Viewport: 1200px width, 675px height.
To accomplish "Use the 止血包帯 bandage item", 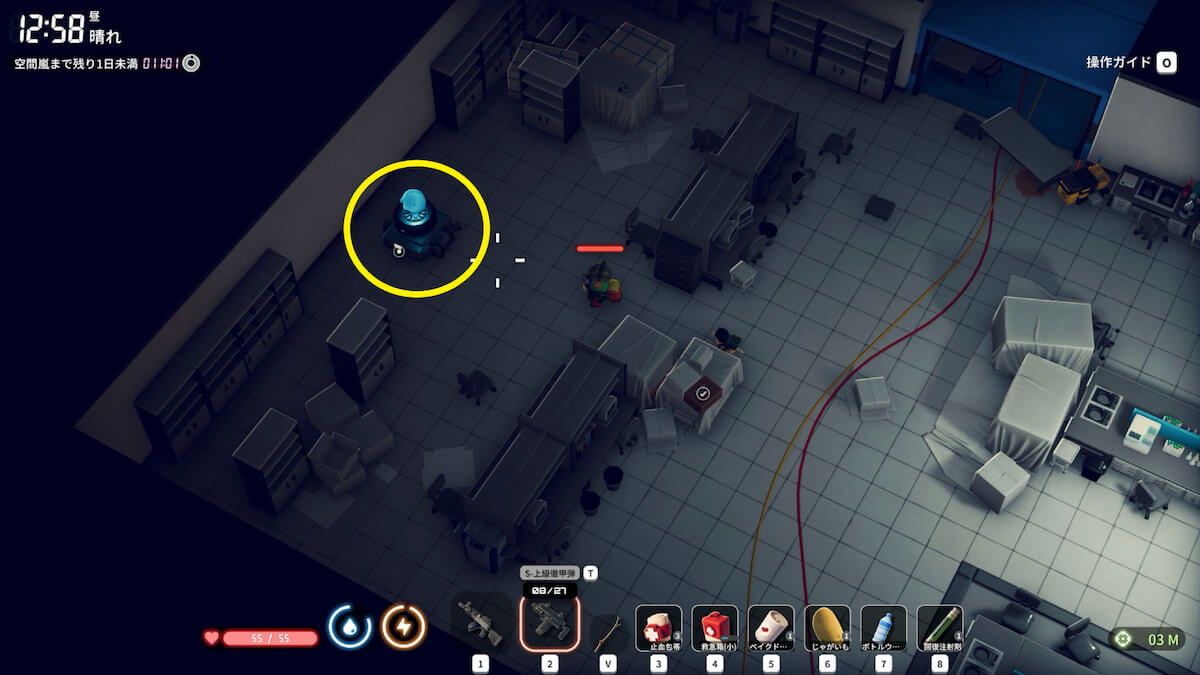I will [x=659, y=629].
